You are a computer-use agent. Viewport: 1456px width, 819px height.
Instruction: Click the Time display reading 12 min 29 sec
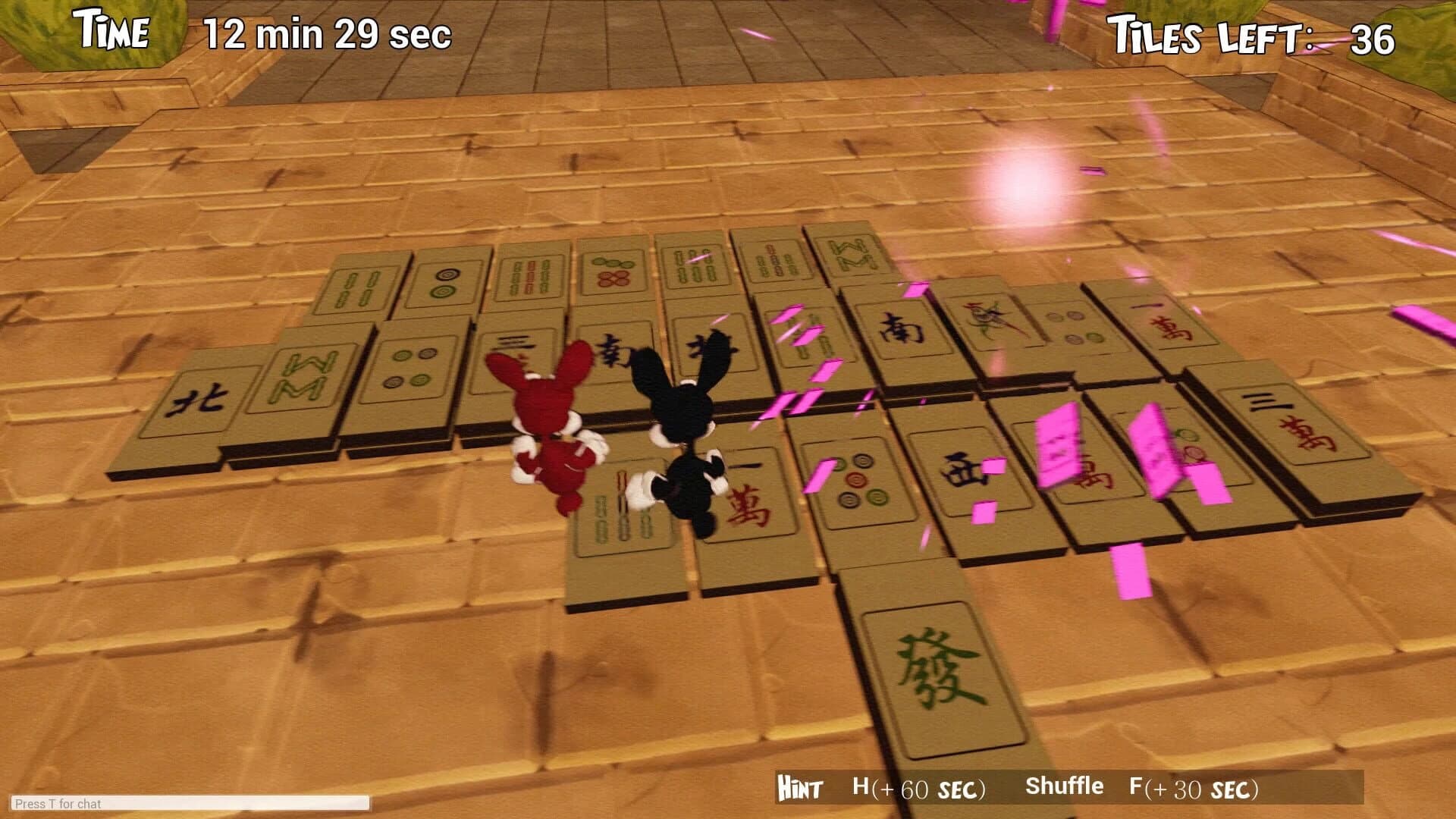(326, 34)
